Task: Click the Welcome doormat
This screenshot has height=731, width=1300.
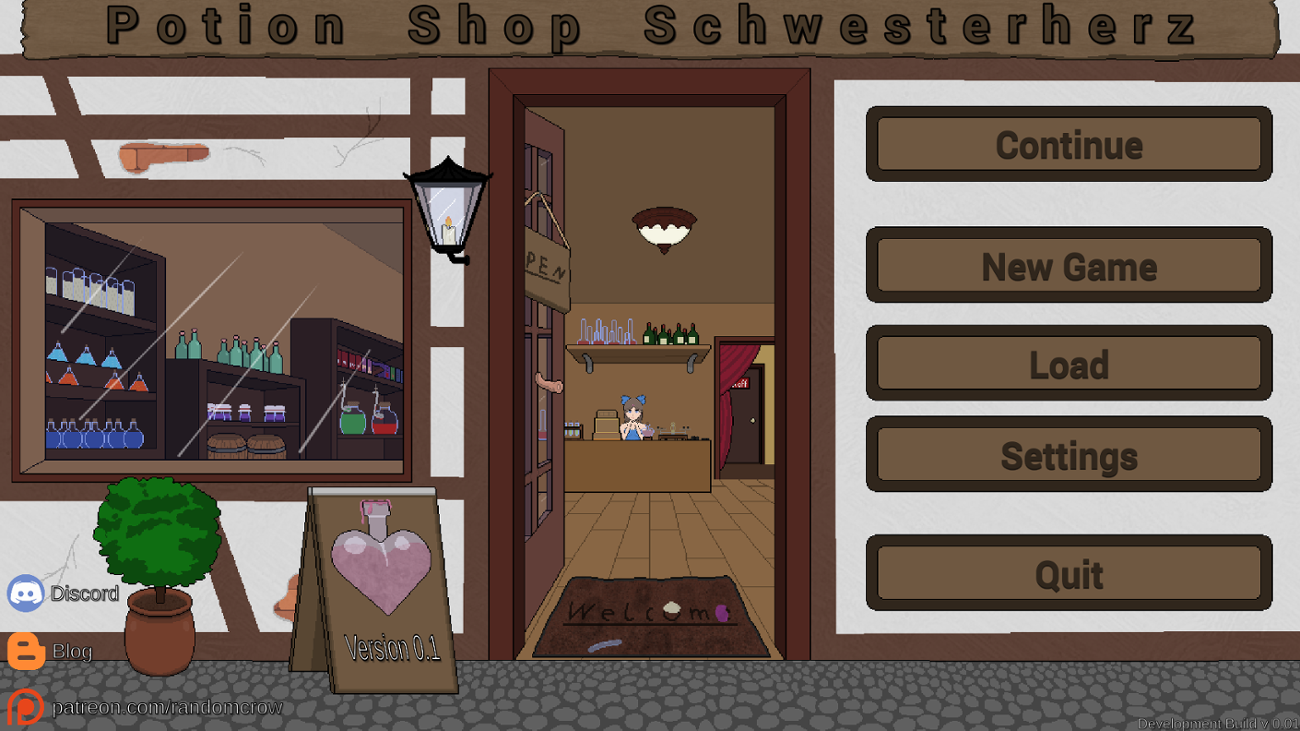Action: pyautogui.click(x=648, y=617)
